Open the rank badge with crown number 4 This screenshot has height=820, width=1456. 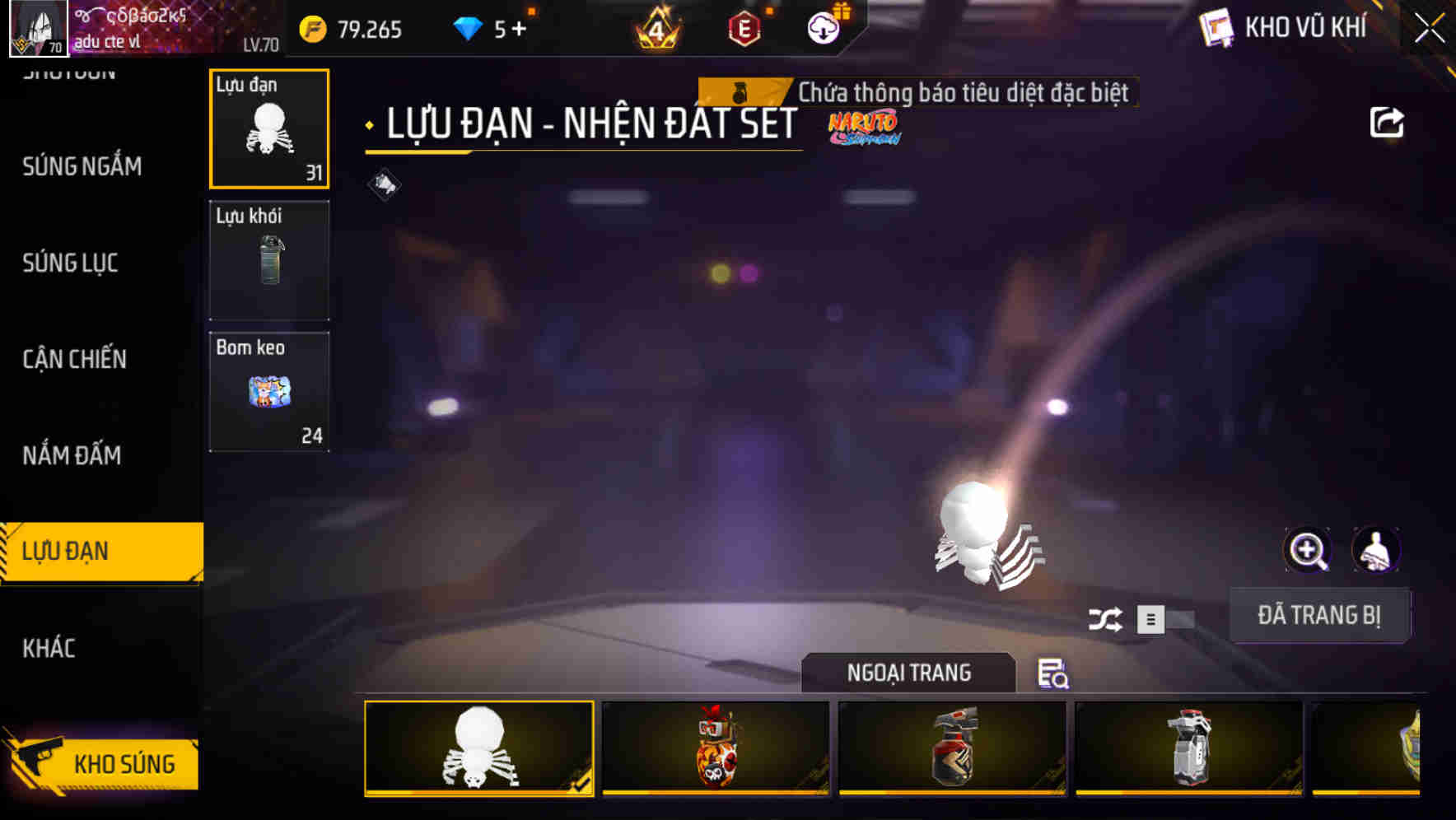656,28
